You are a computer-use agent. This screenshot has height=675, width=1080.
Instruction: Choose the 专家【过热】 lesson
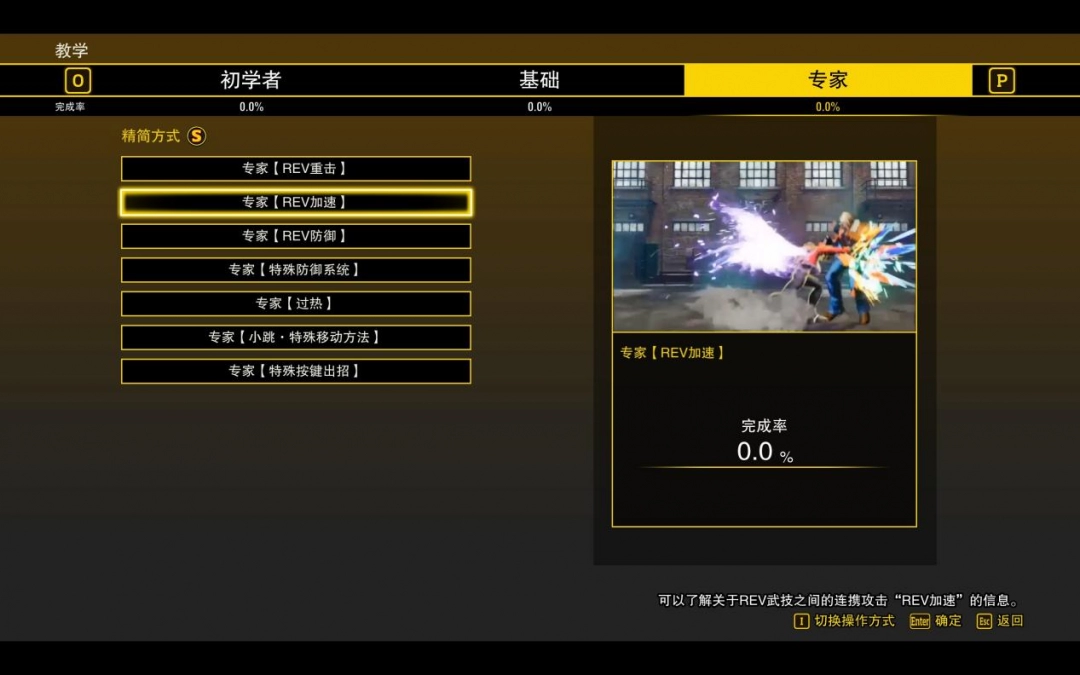pyautogui.click(x=296, y=303)
